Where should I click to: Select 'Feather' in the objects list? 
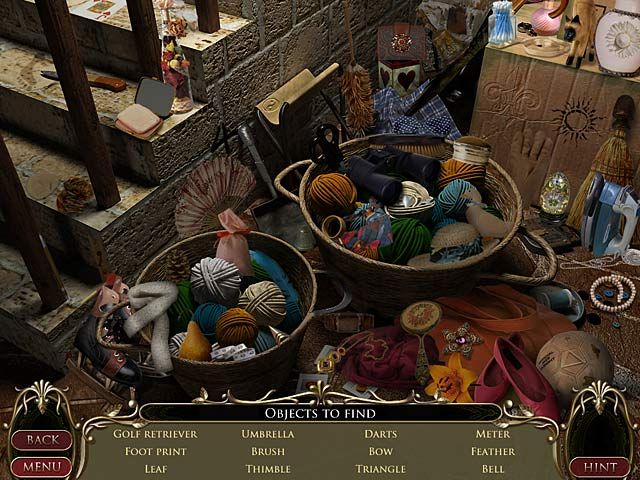click(493, 451)
